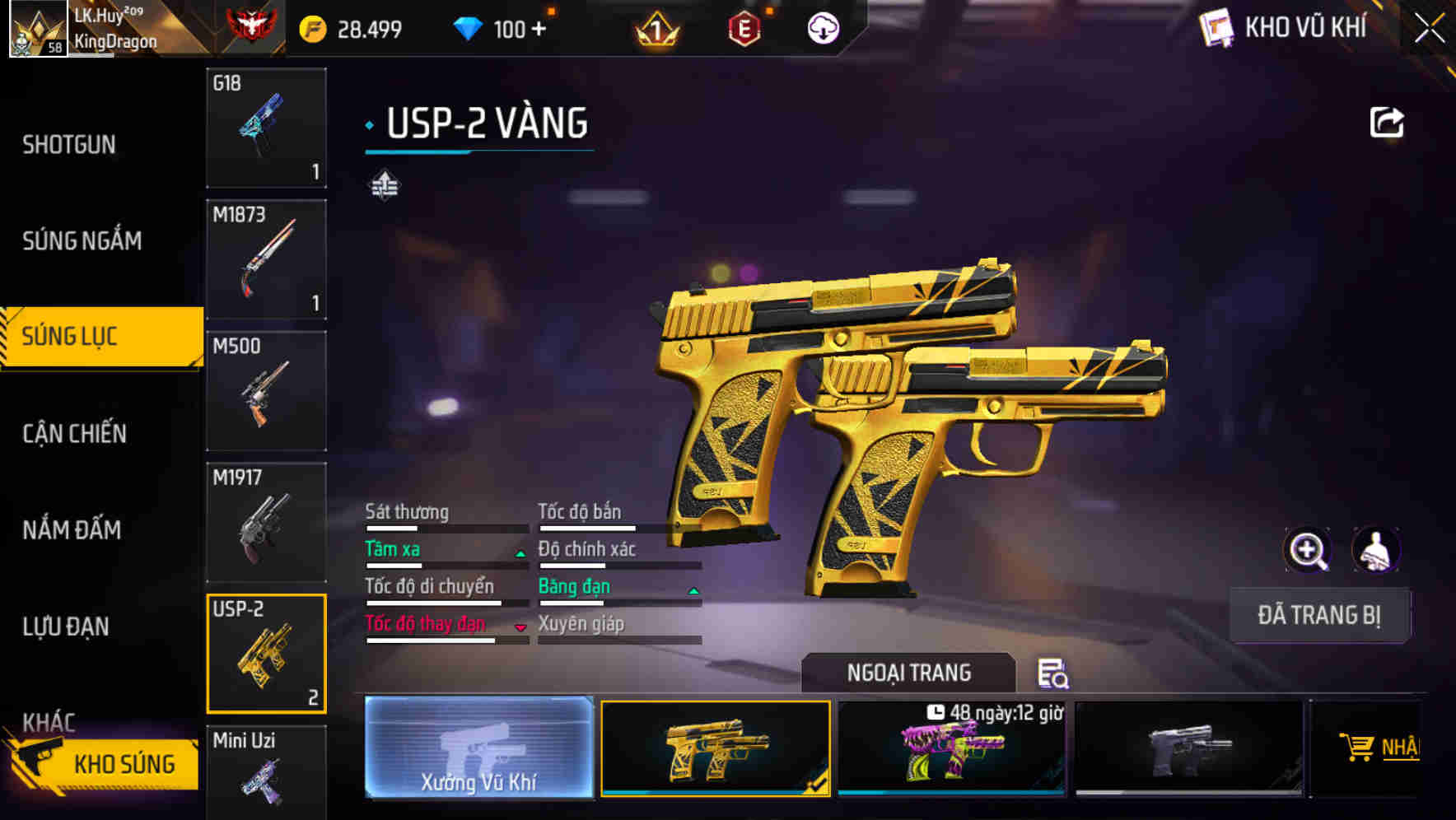Image resolution: width=1456 pixels, height=820 pixels.
Task: Open weapon zoom with the magnifier icon
Action: click(1309, 550)
